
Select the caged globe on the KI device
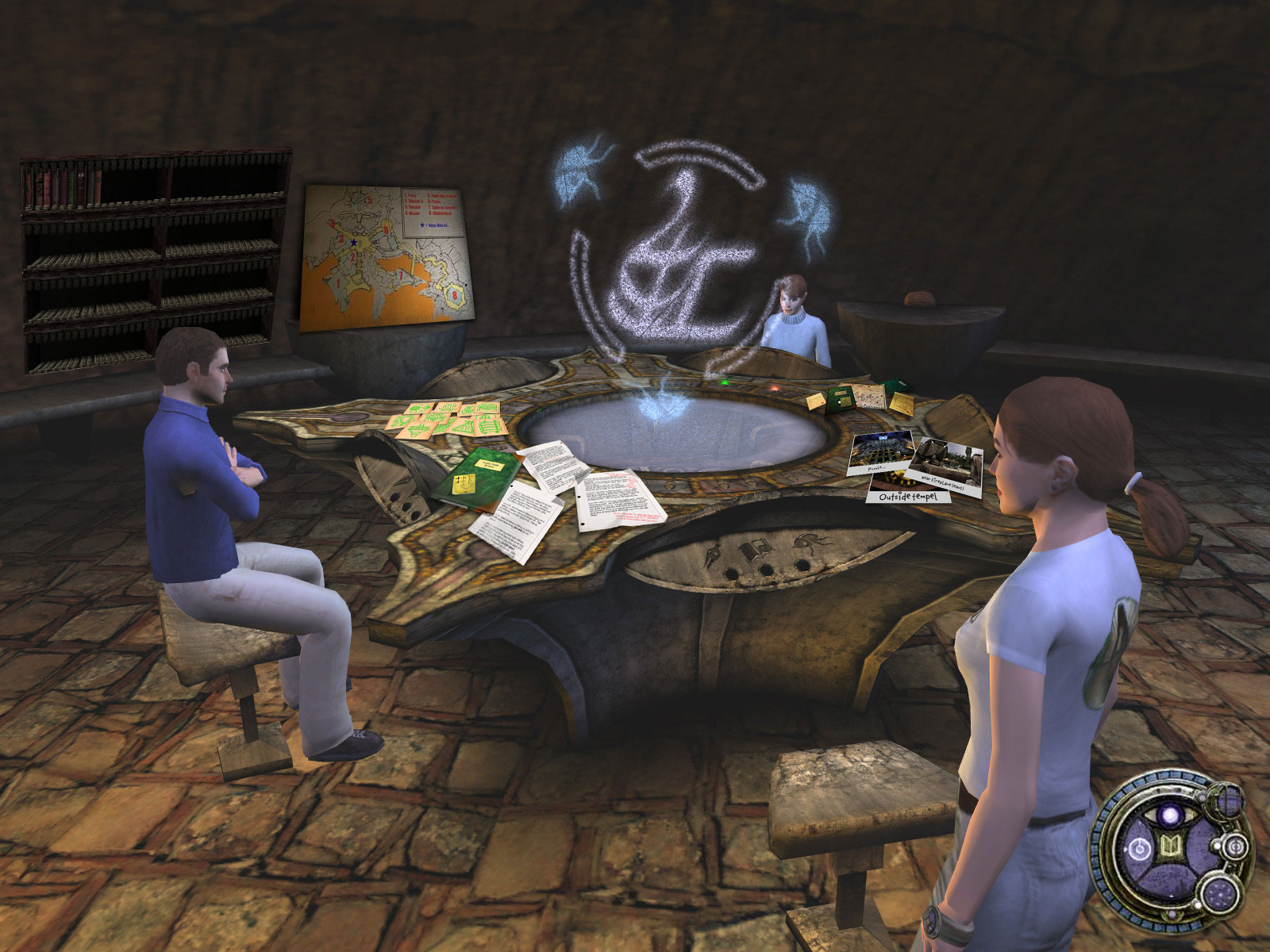click(1226, 801)
